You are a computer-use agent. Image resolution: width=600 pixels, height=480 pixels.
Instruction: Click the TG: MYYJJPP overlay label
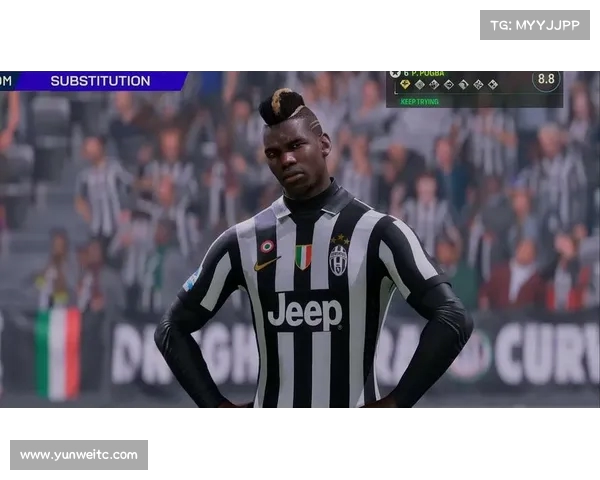pyautogui.click(x=534, y=25)
